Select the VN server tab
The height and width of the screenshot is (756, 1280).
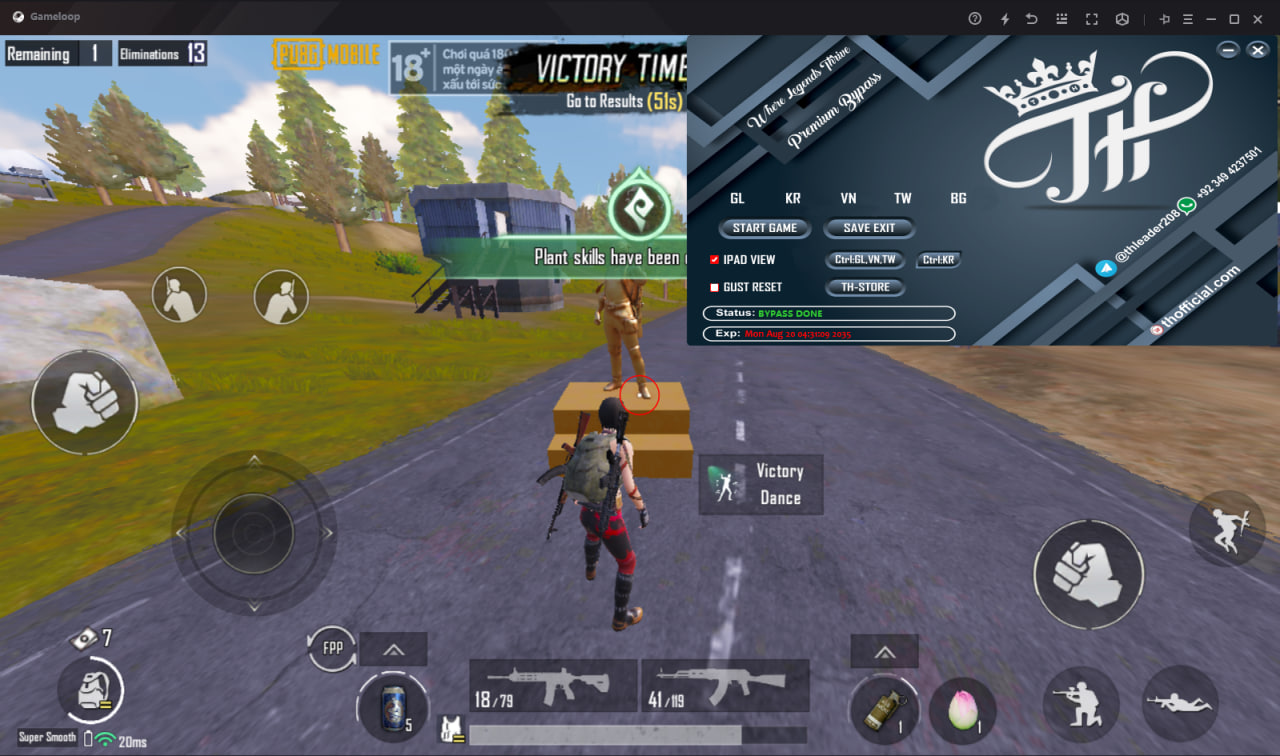click(x=848, y=198)
